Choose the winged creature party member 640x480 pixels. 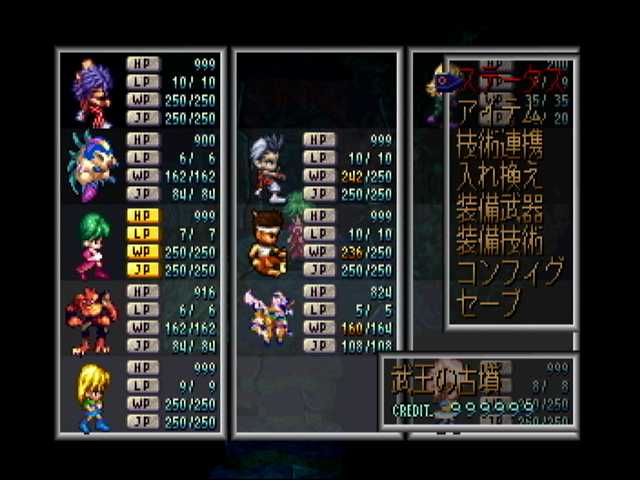tap(269, 318)
